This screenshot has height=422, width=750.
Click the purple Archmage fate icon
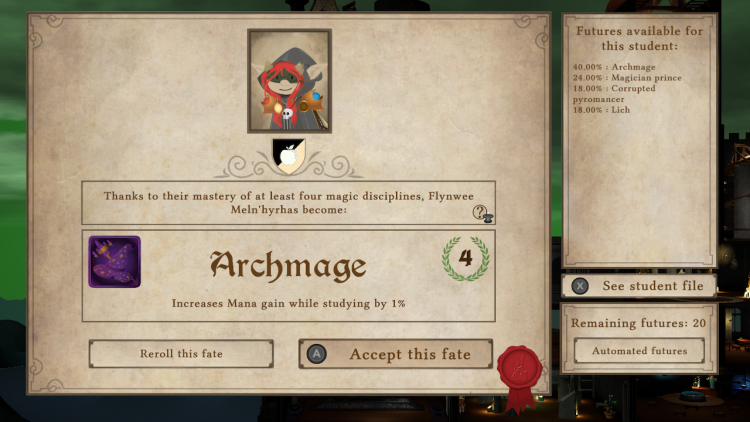(114, 262)
